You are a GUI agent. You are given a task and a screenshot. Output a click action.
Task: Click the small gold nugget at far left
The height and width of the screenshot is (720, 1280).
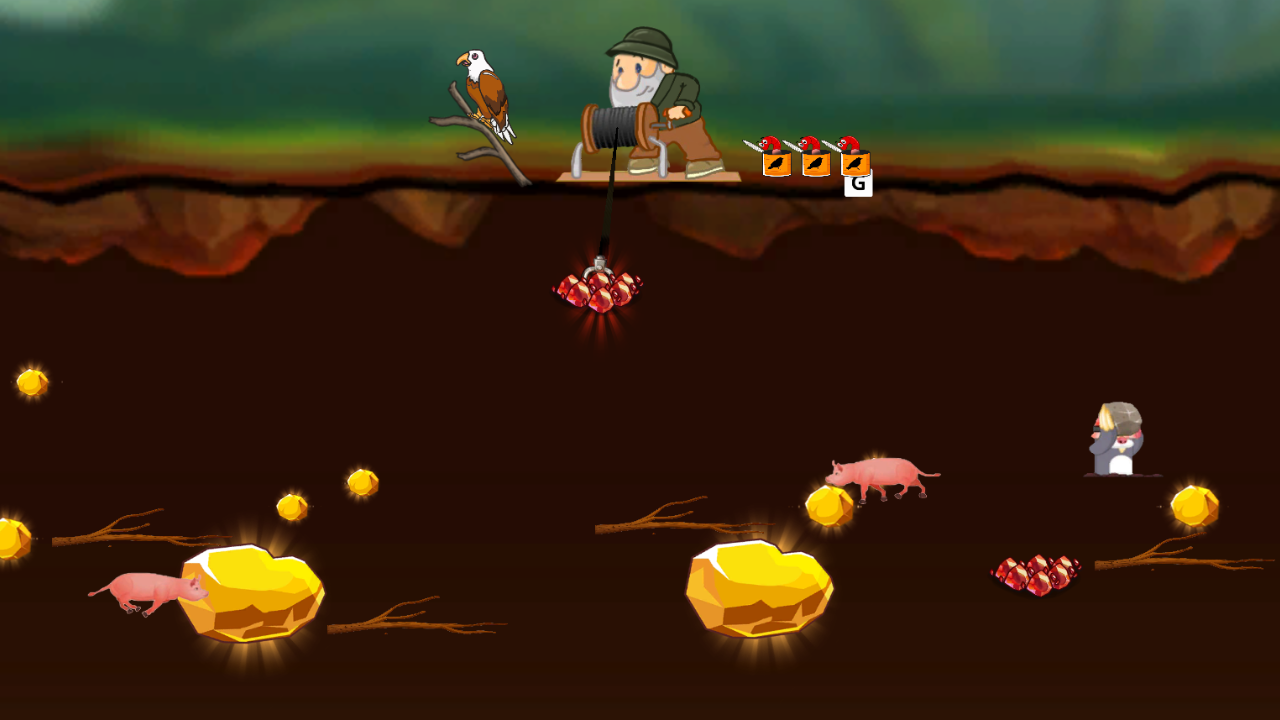[31, 381]
